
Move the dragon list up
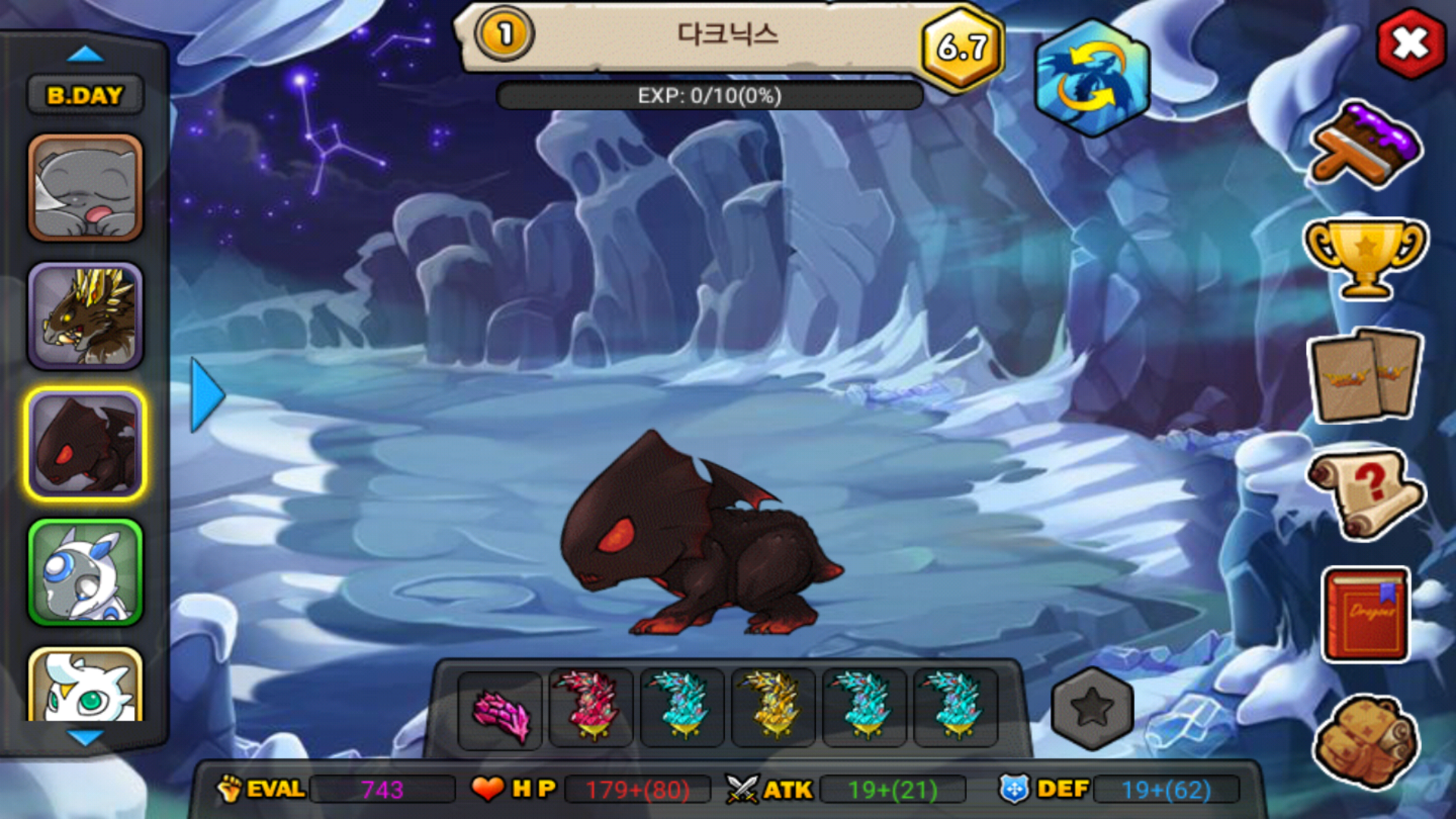coord(85,54)
